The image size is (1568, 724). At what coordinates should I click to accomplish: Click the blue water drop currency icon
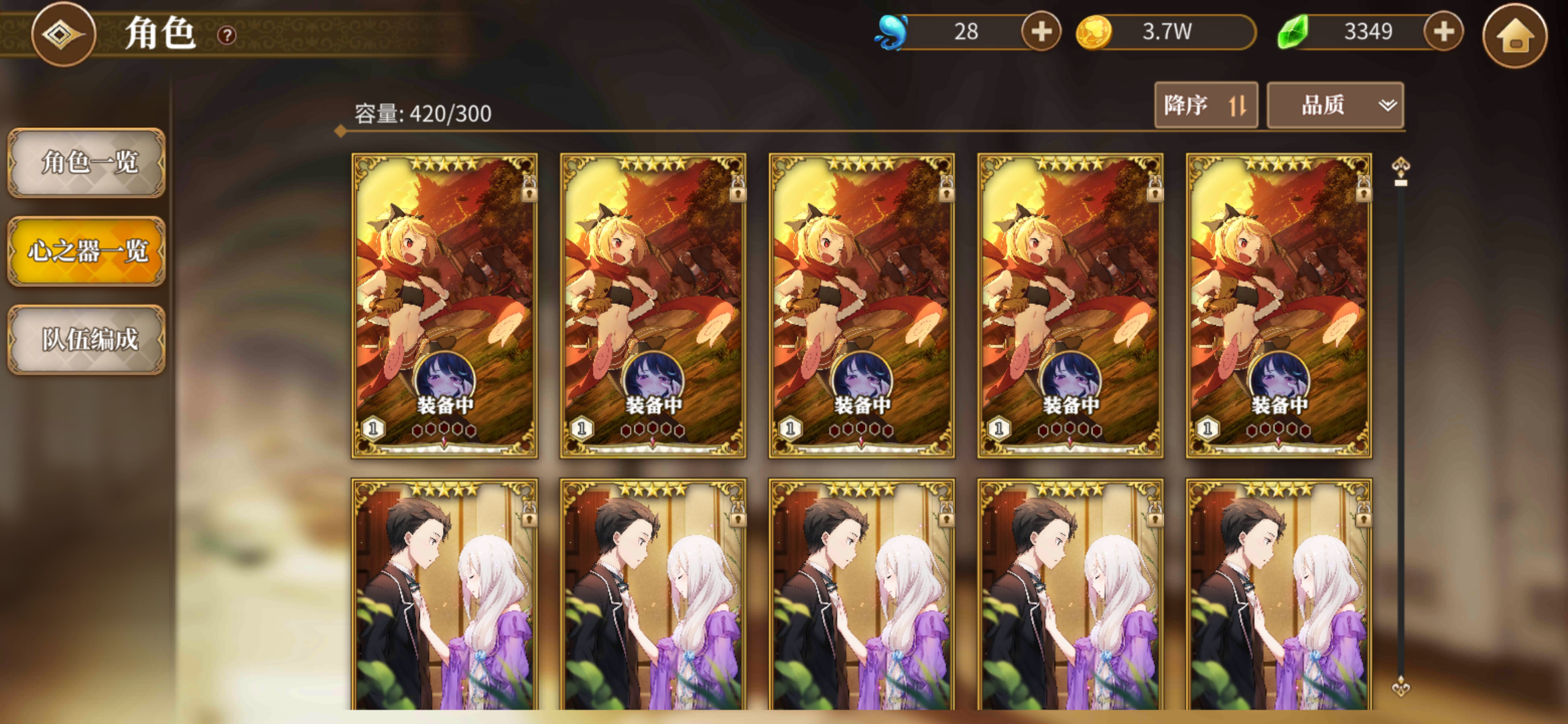891,29
